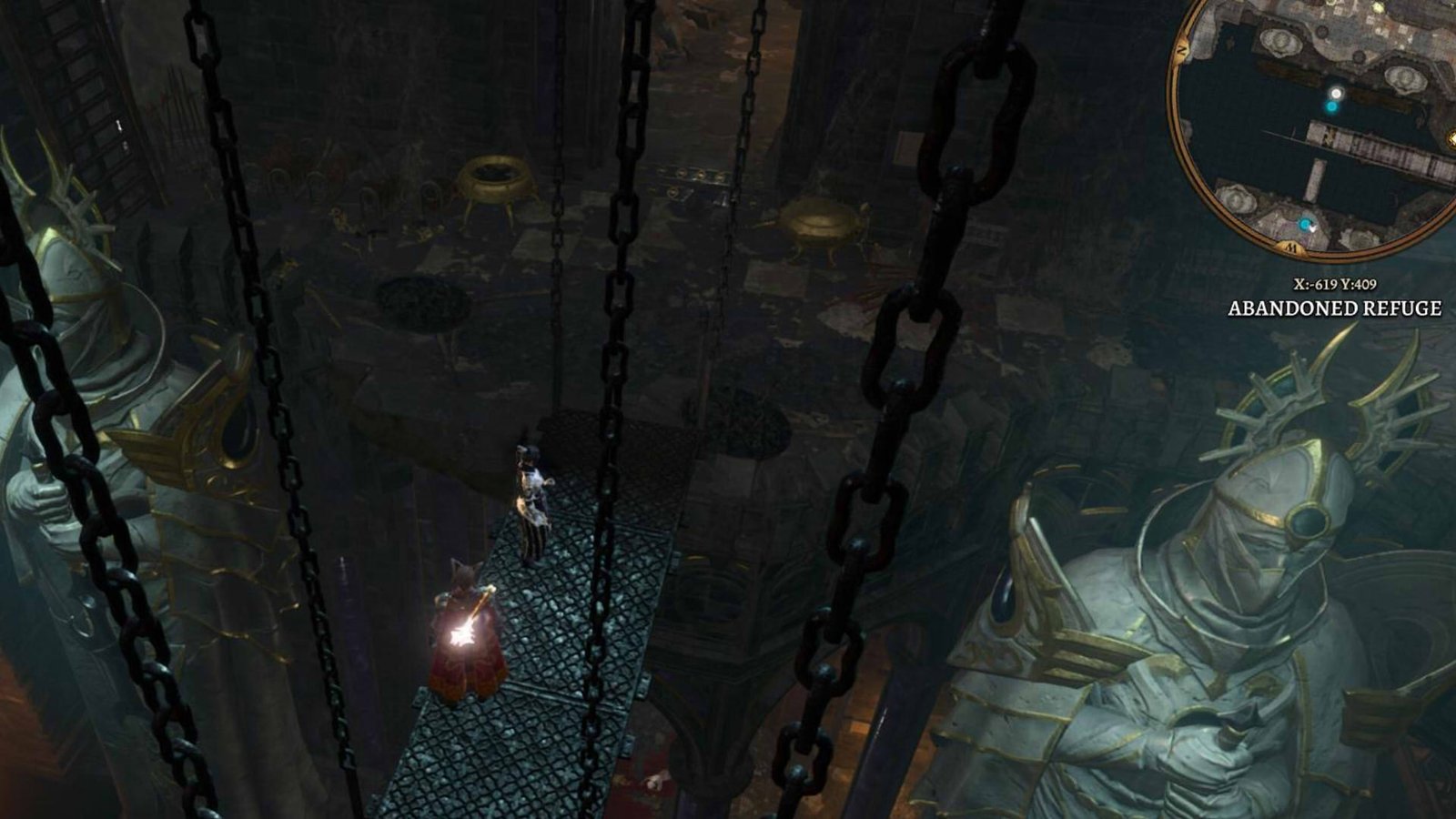The width and height of the screenshot is (1456, 819).
Task: Click the W compass marker on the minimap
Action: (1291, 248)
